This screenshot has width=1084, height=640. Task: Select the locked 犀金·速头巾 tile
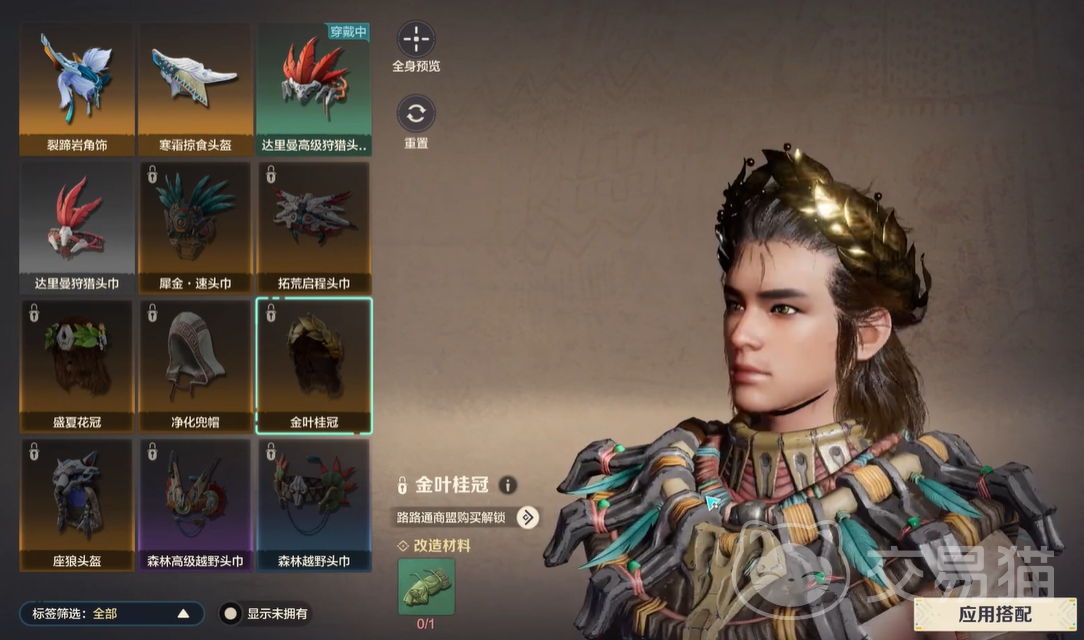pos(195,227)
